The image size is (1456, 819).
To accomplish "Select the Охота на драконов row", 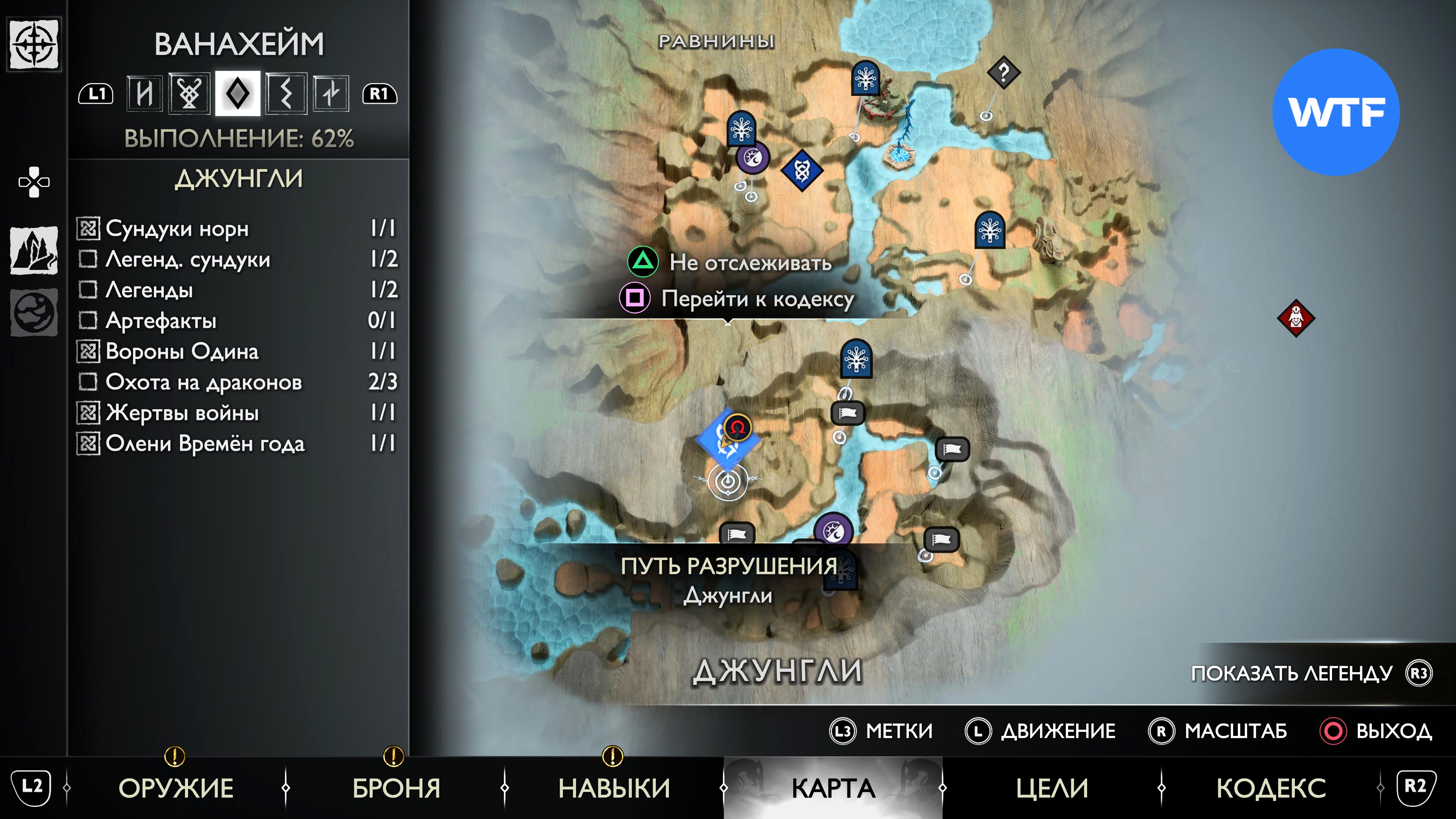I will (x=237, y=382).
